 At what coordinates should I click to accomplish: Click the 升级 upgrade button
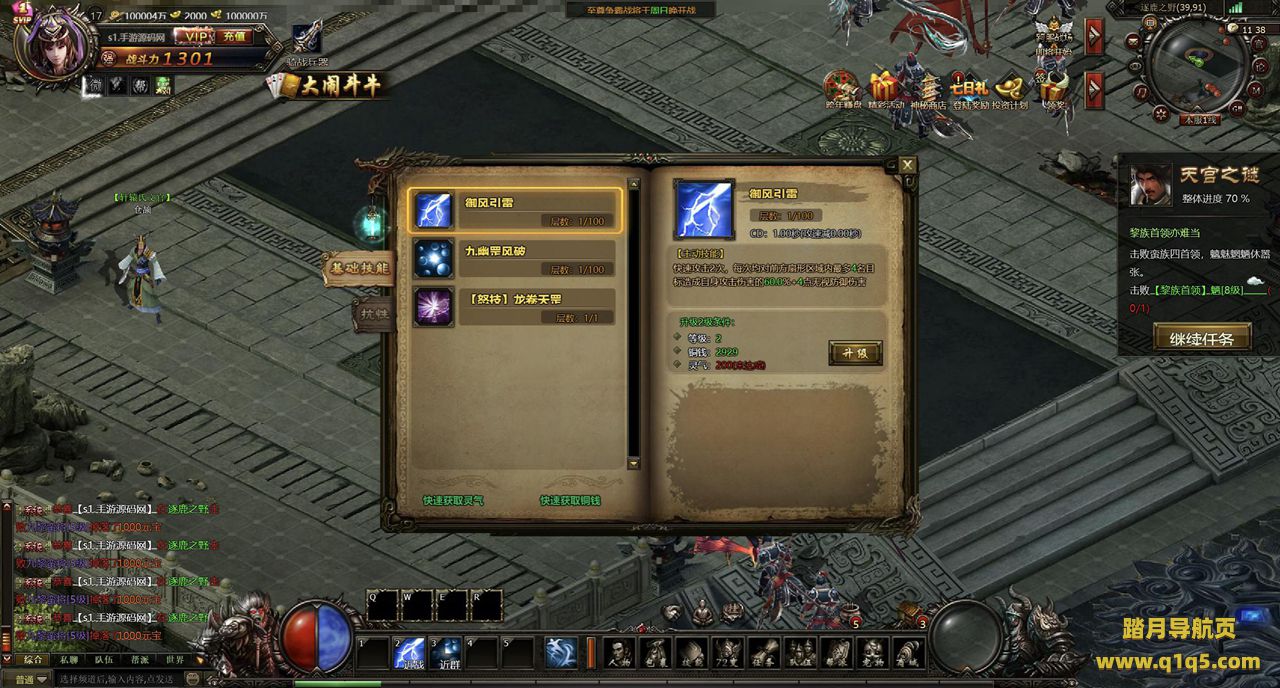click(855, 353)
